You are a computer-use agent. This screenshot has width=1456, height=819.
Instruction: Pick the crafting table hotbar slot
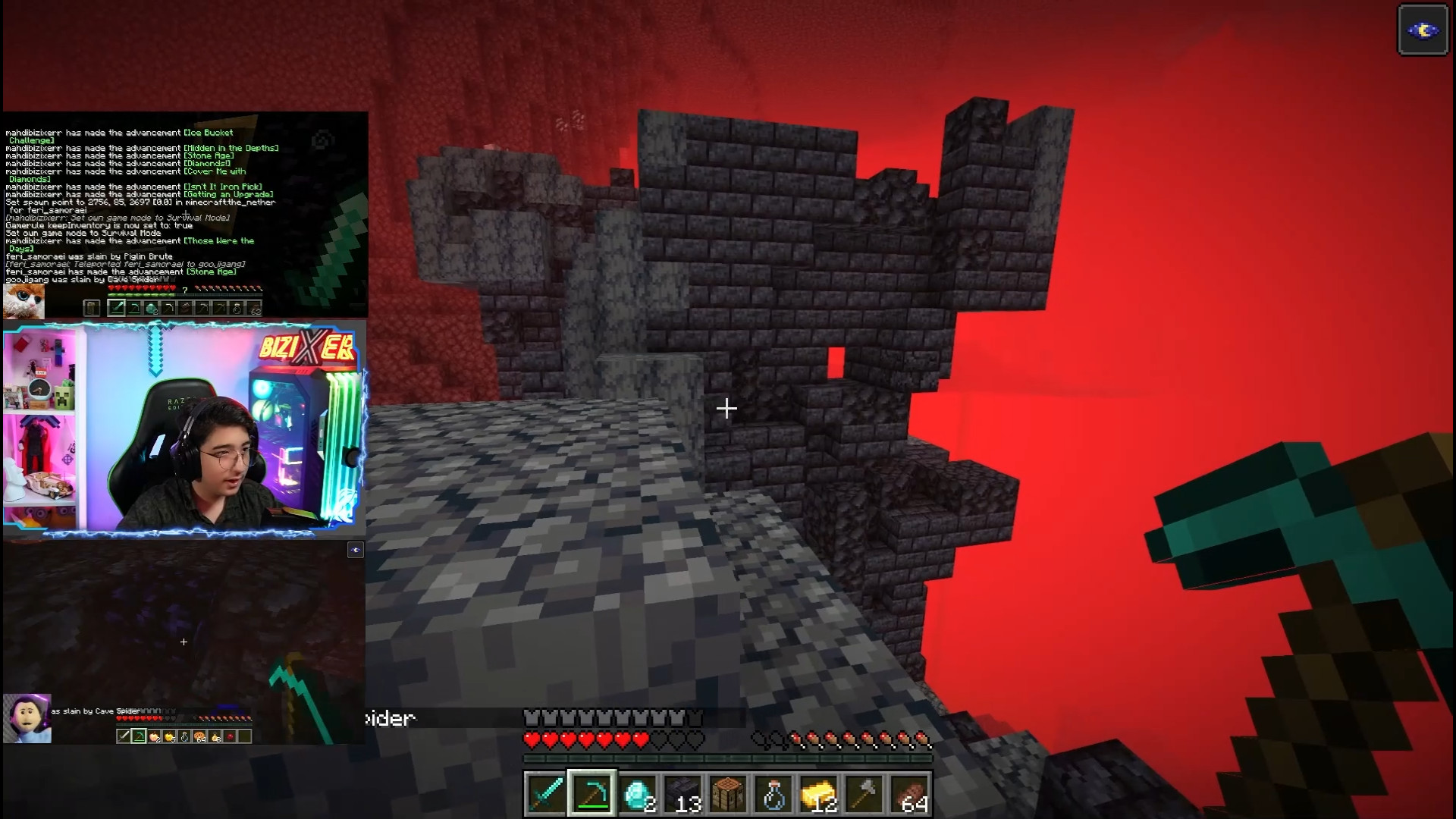point(729,794)
